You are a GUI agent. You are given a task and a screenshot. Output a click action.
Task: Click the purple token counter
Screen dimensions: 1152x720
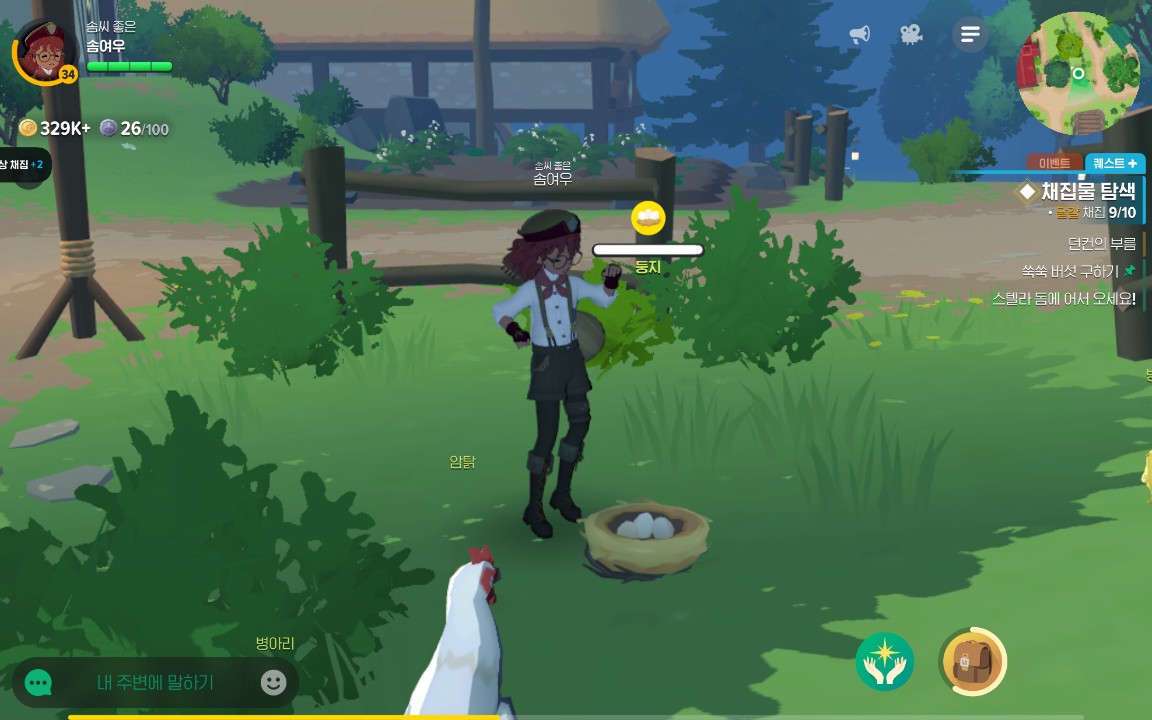click(134, 128)
